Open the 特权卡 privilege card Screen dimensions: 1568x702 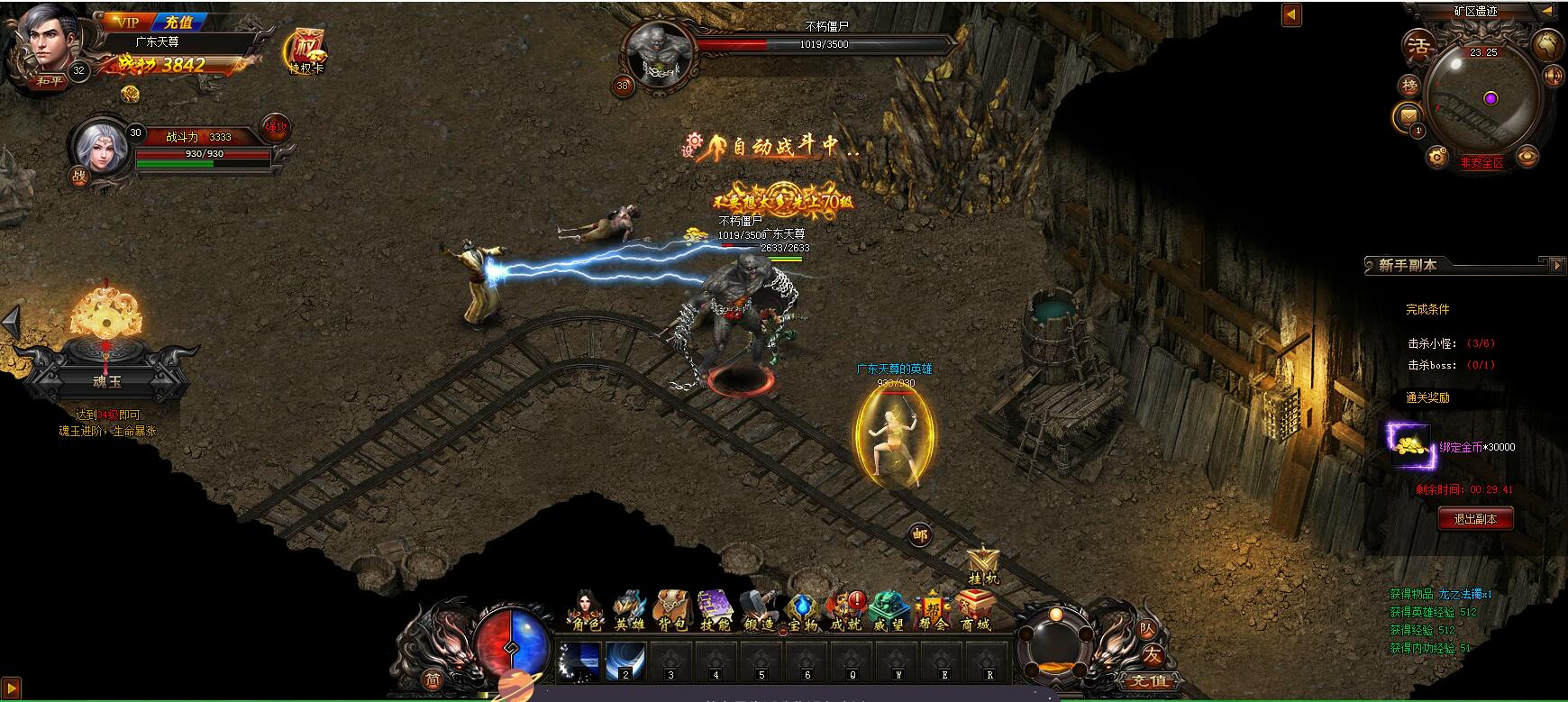pyautogui.click(x=305, y=51)
